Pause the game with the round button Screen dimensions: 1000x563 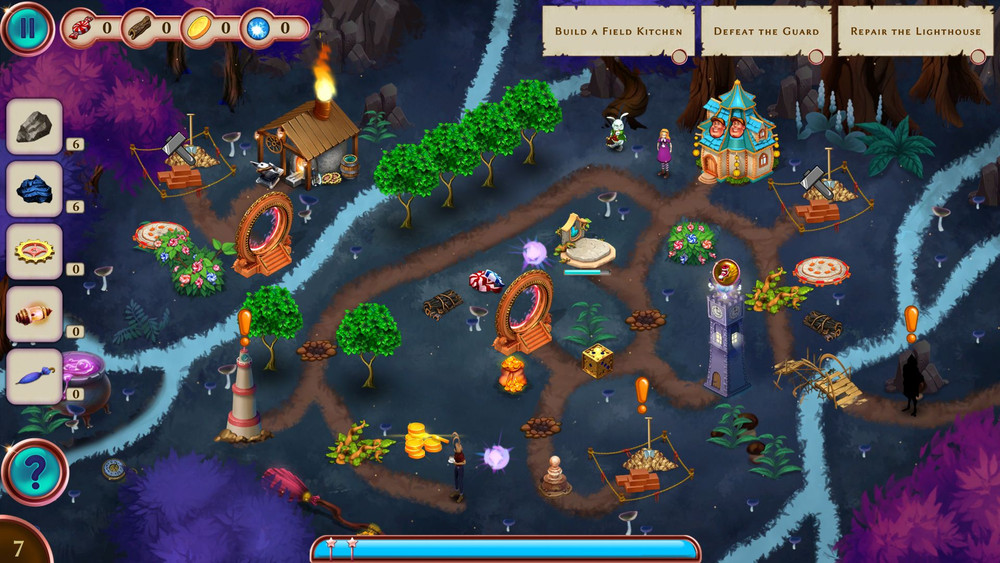[27, 27]
